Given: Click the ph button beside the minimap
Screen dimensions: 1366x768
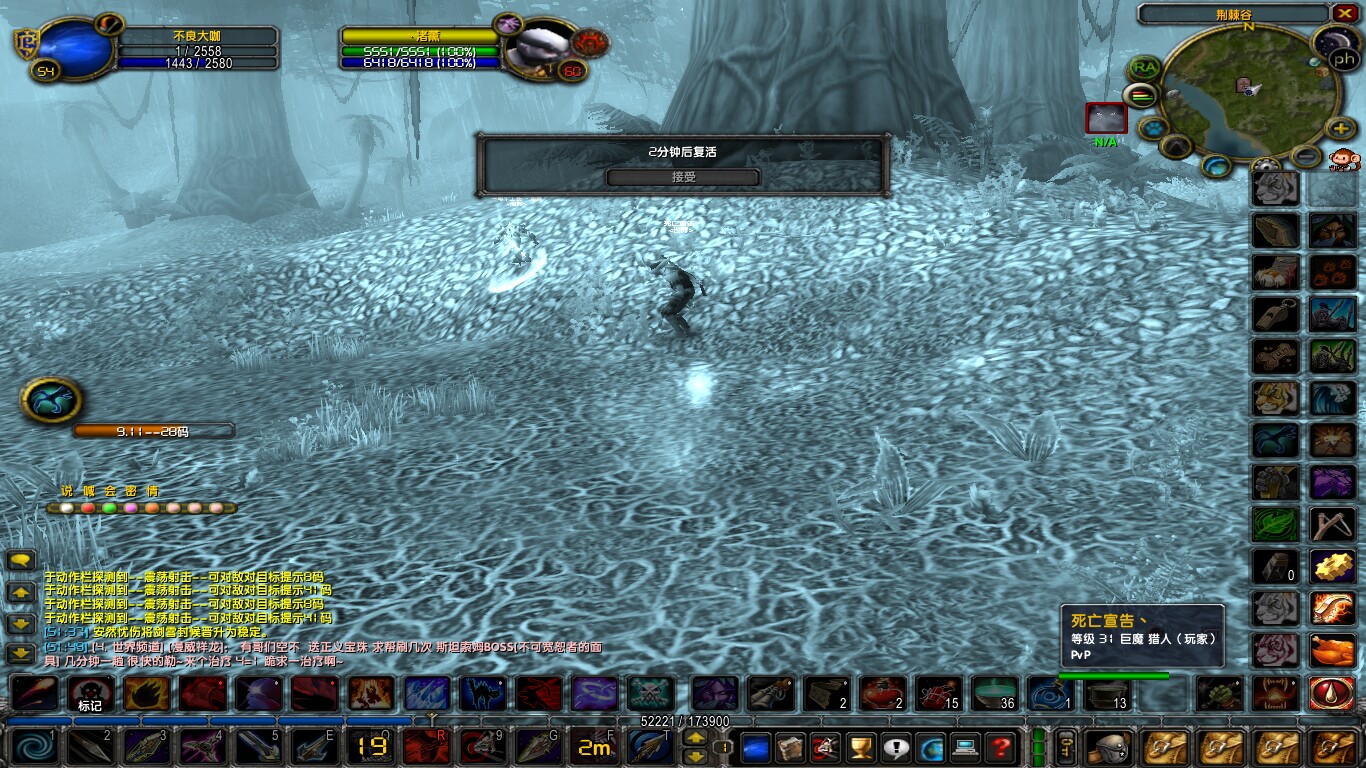Looking at the screenshot, I should [x=1344, y=60].
